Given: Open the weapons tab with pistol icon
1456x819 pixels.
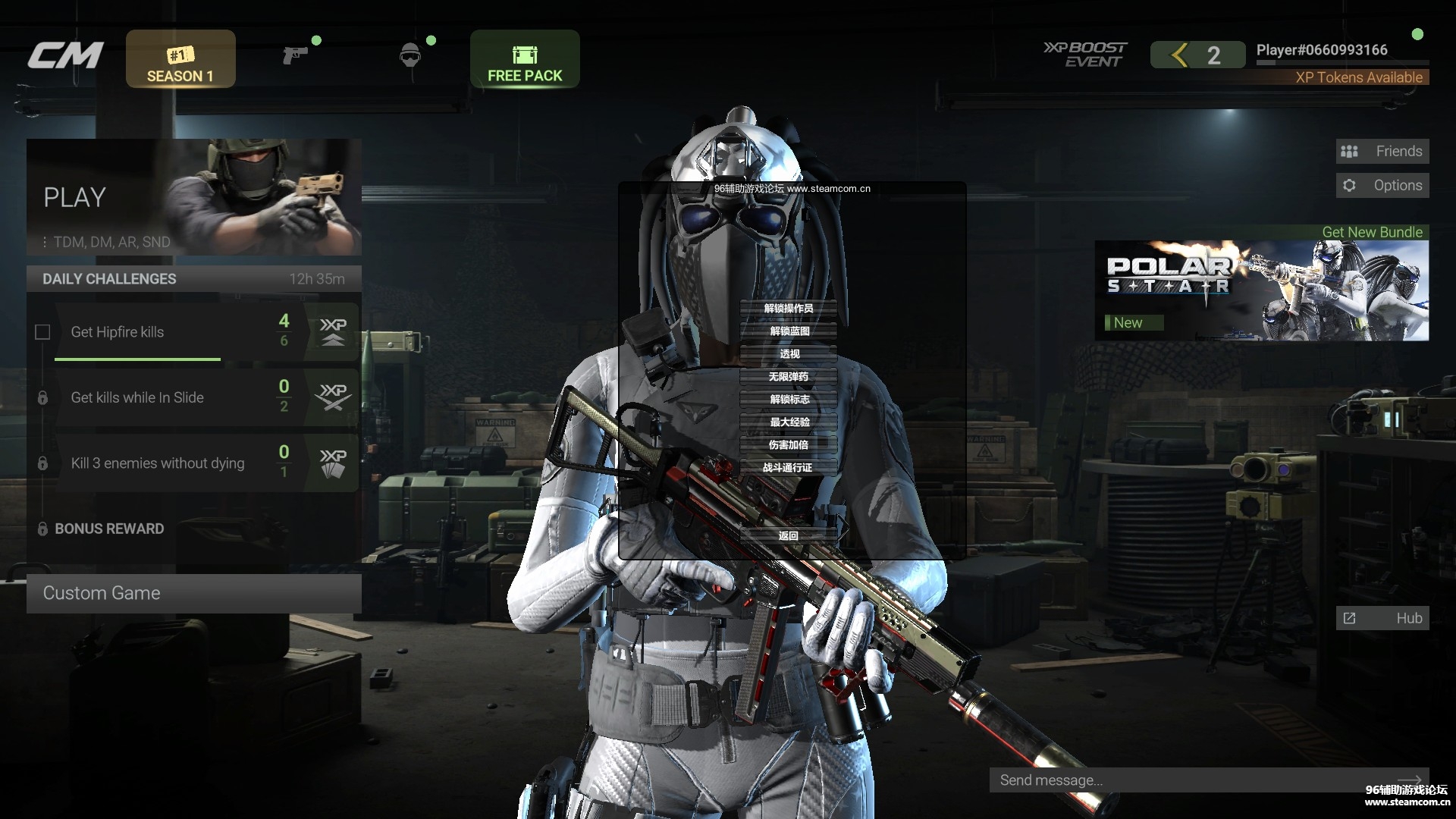Looking at the screenshot, I should (x=295, y=55).
